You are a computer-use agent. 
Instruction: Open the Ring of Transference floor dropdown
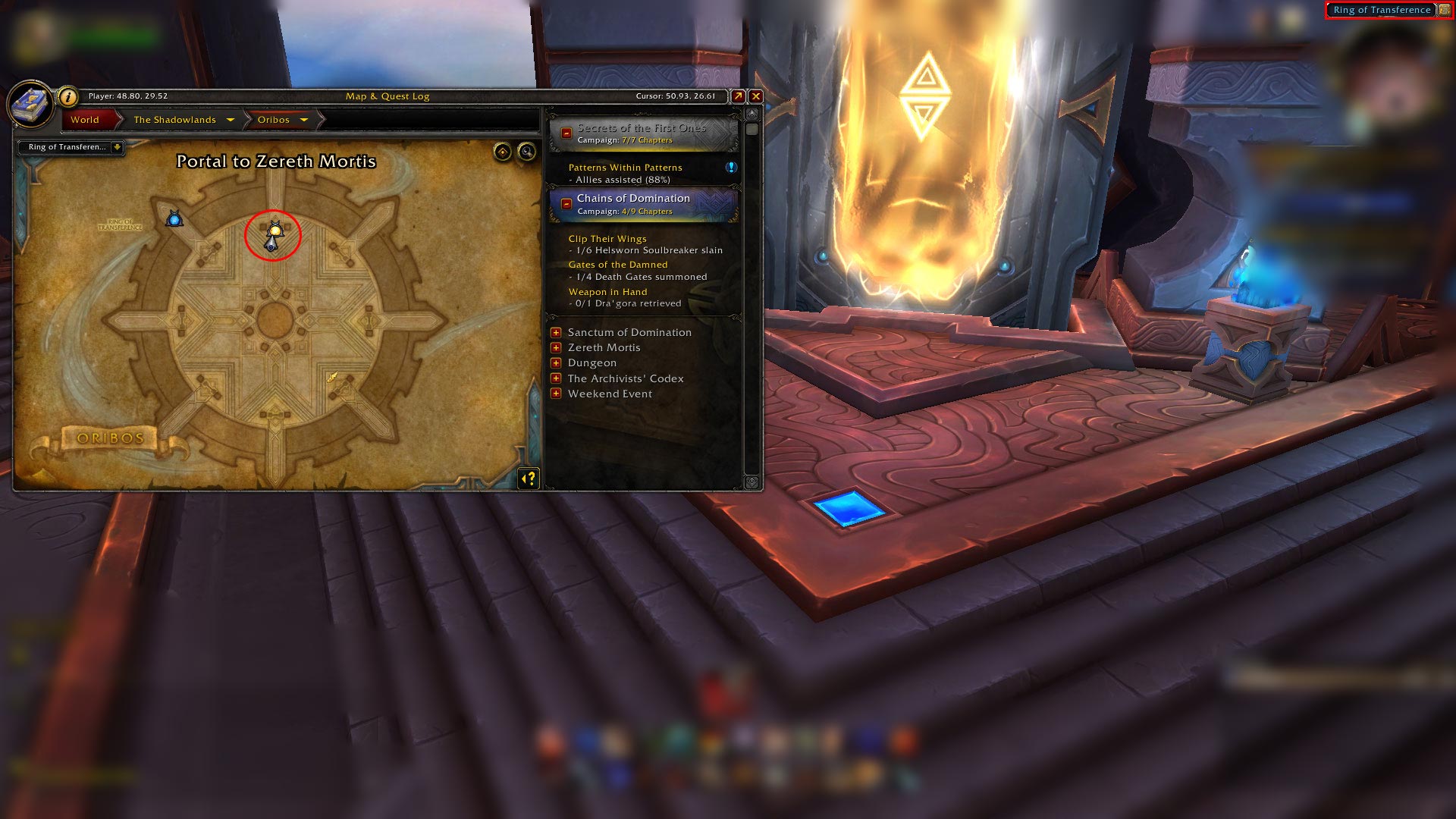coord(117,148)
